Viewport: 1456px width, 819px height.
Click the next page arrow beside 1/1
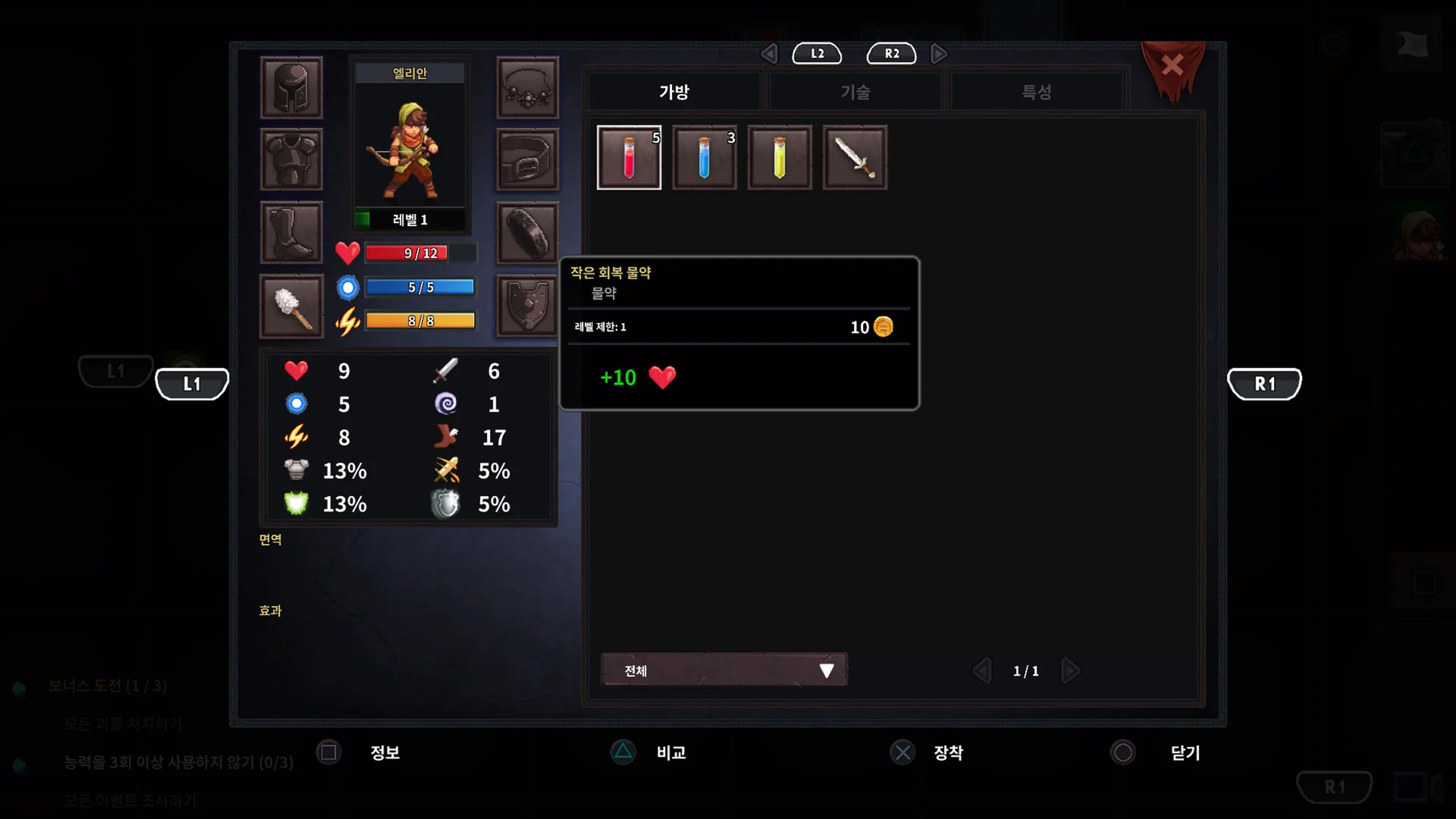click(1071, 670)
